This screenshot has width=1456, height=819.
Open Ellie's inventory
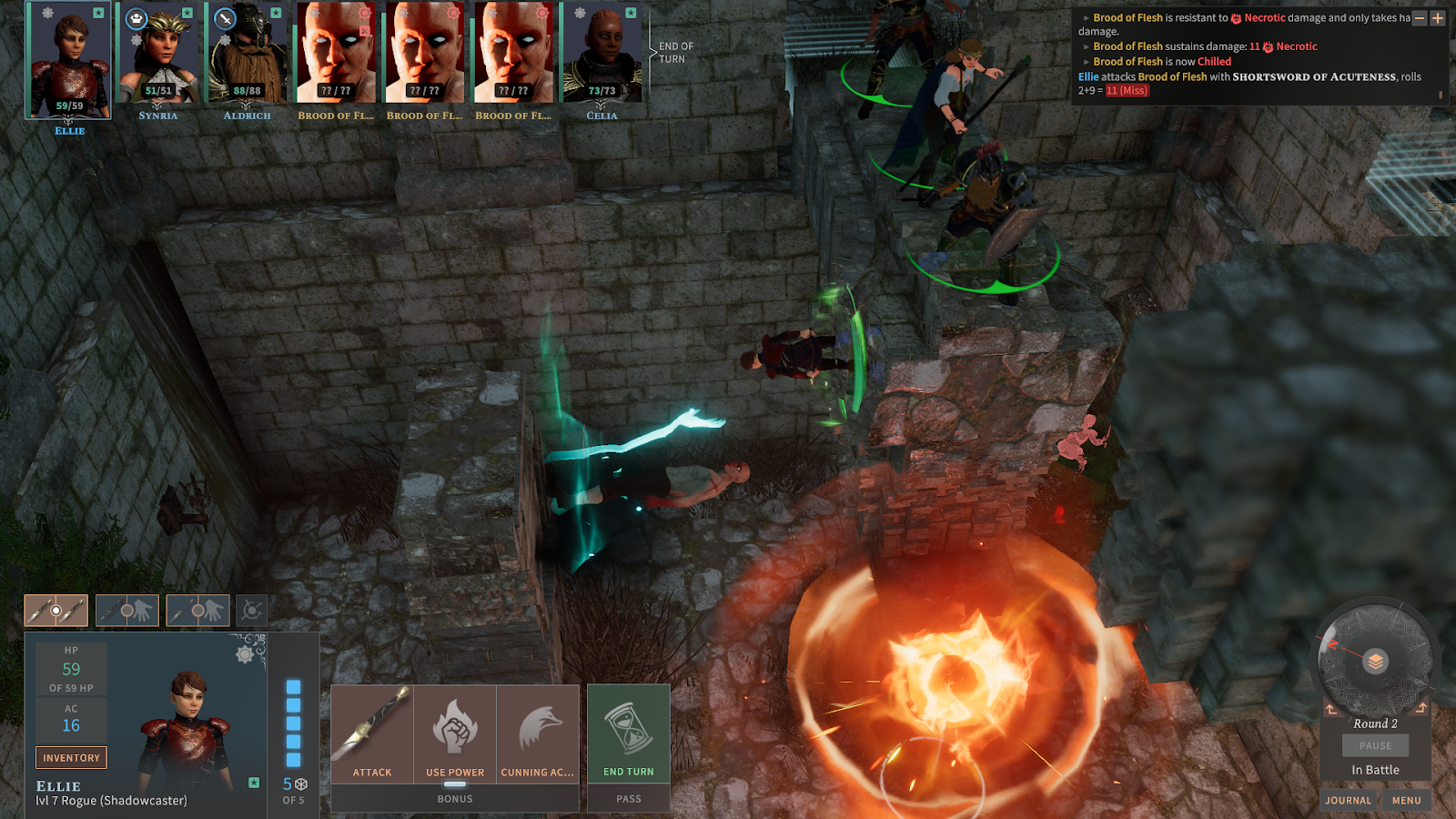71,757
